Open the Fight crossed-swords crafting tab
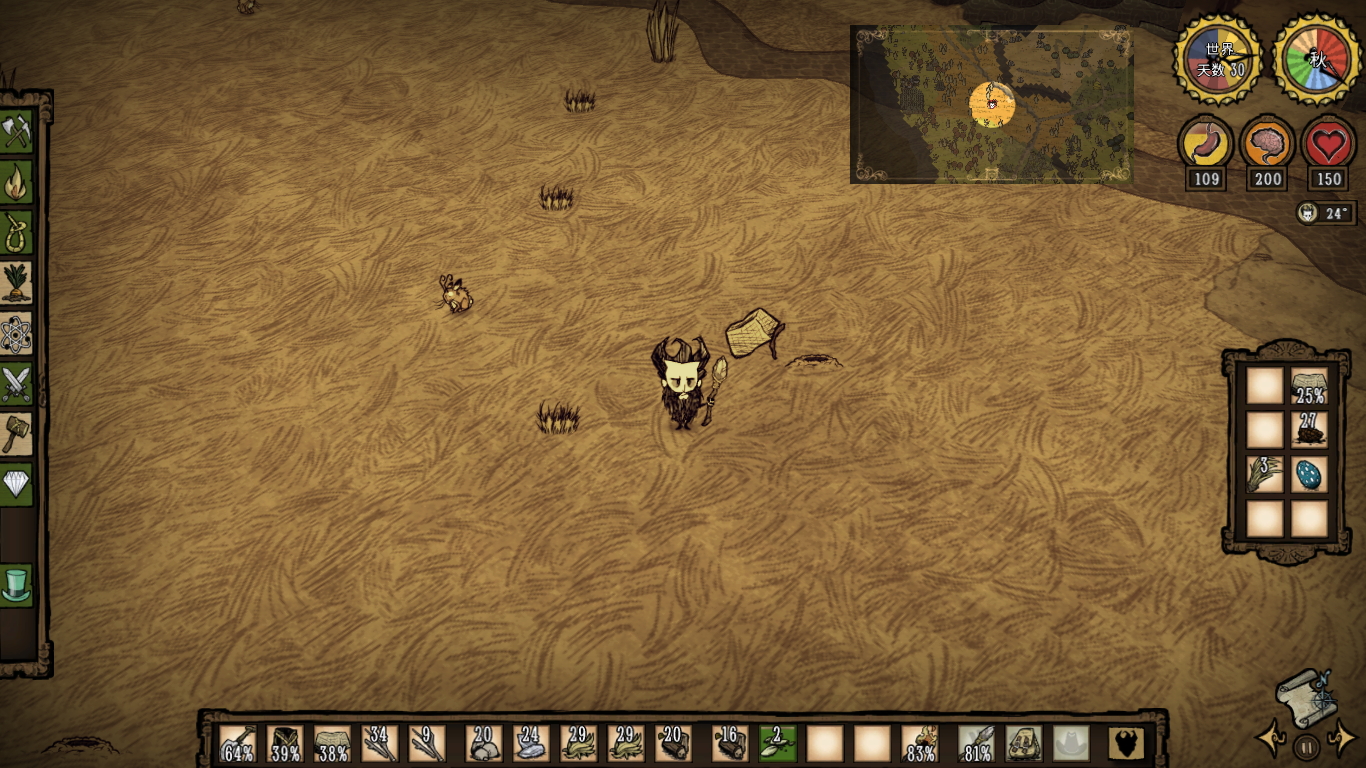 point(17,384)
